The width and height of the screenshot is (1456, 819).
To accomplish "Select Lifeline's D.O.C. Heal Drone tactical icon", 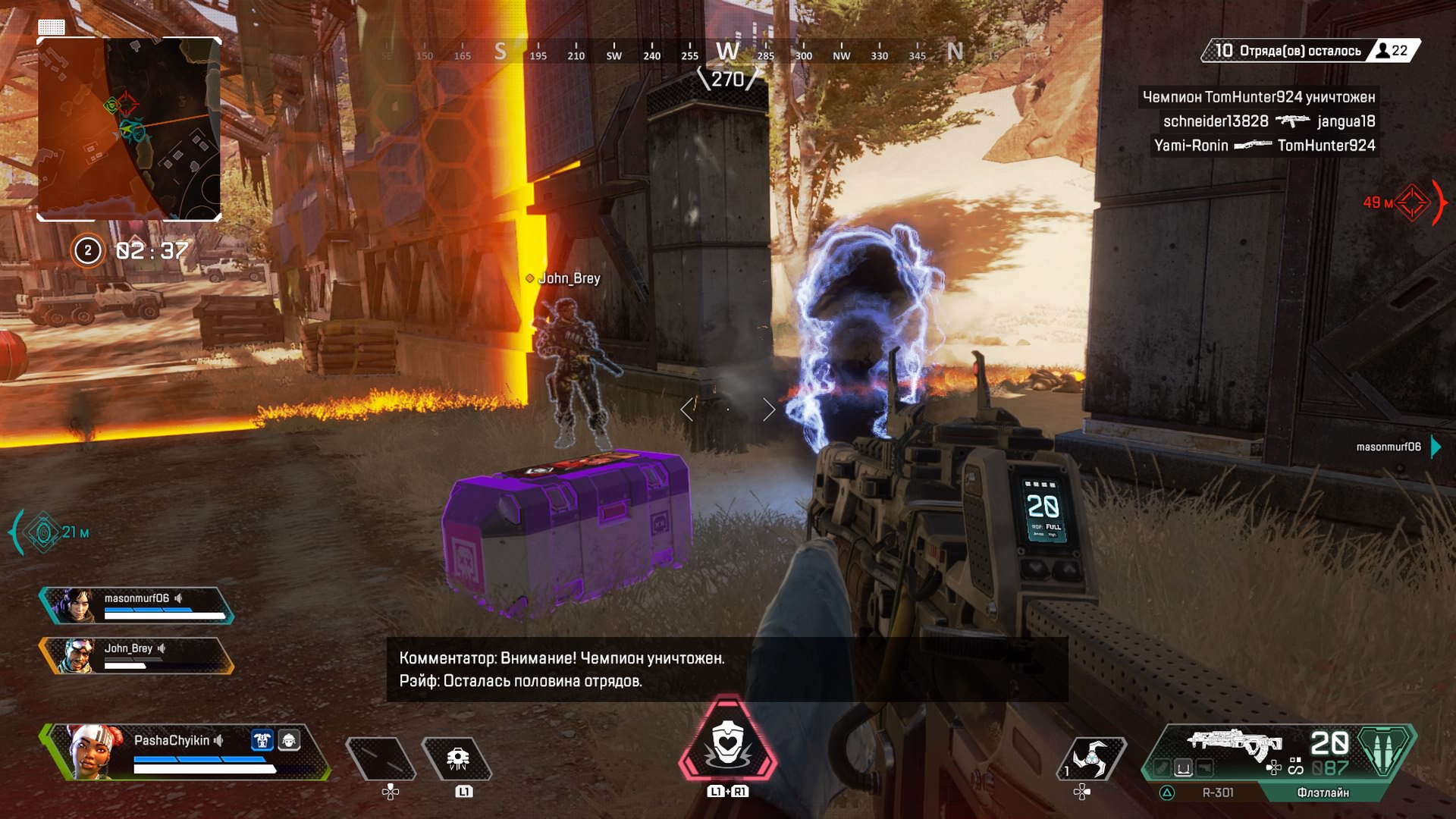I will (457, 759).
